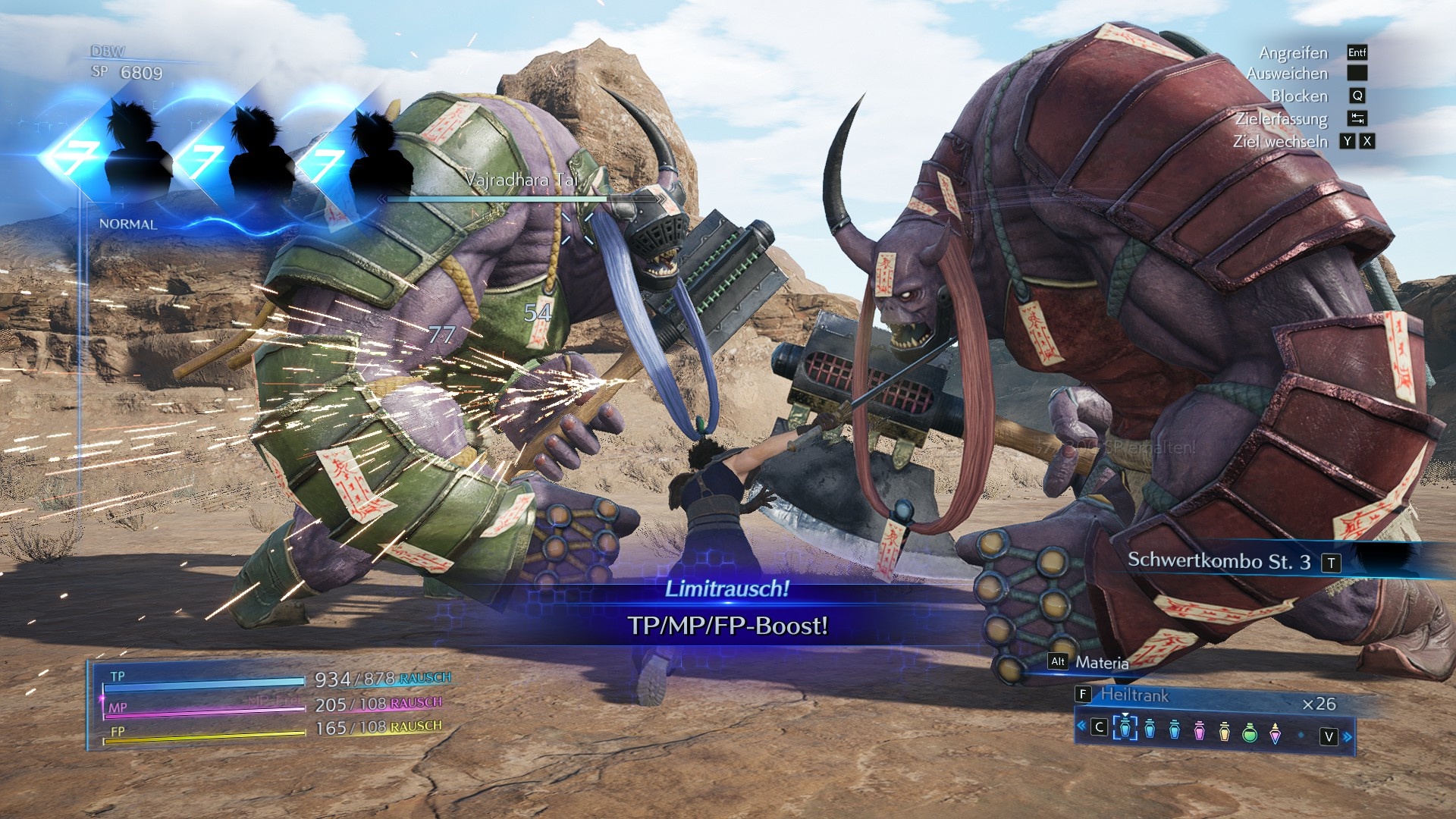Open the Materia command menu
1456x819 pixels.
1101,663
